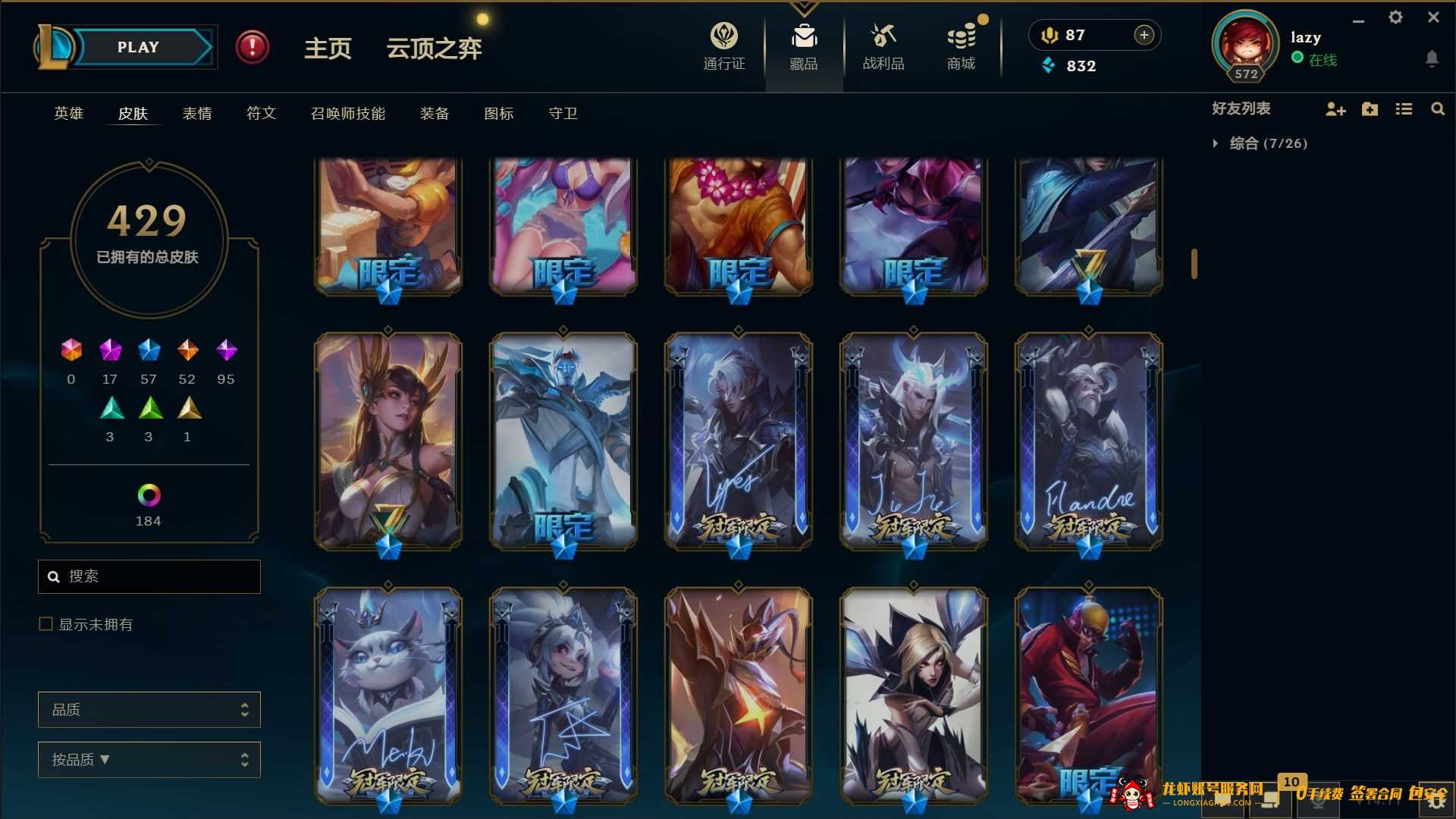
Task: Enable the 显示未拥有 checkbox
Action: 45,624
